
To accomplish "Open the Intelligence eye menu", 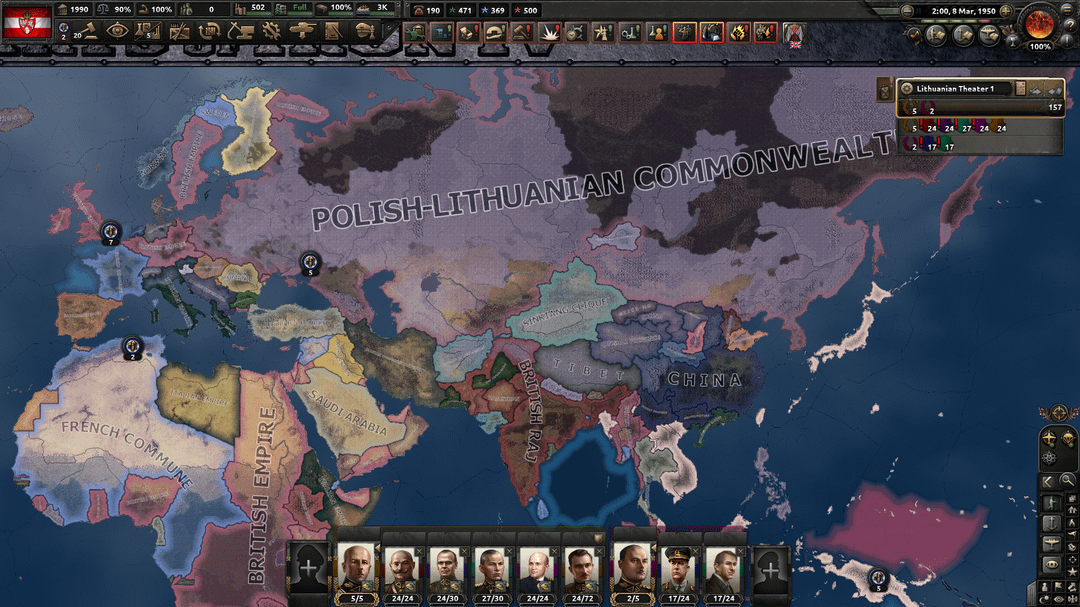I will pos(117,32).
